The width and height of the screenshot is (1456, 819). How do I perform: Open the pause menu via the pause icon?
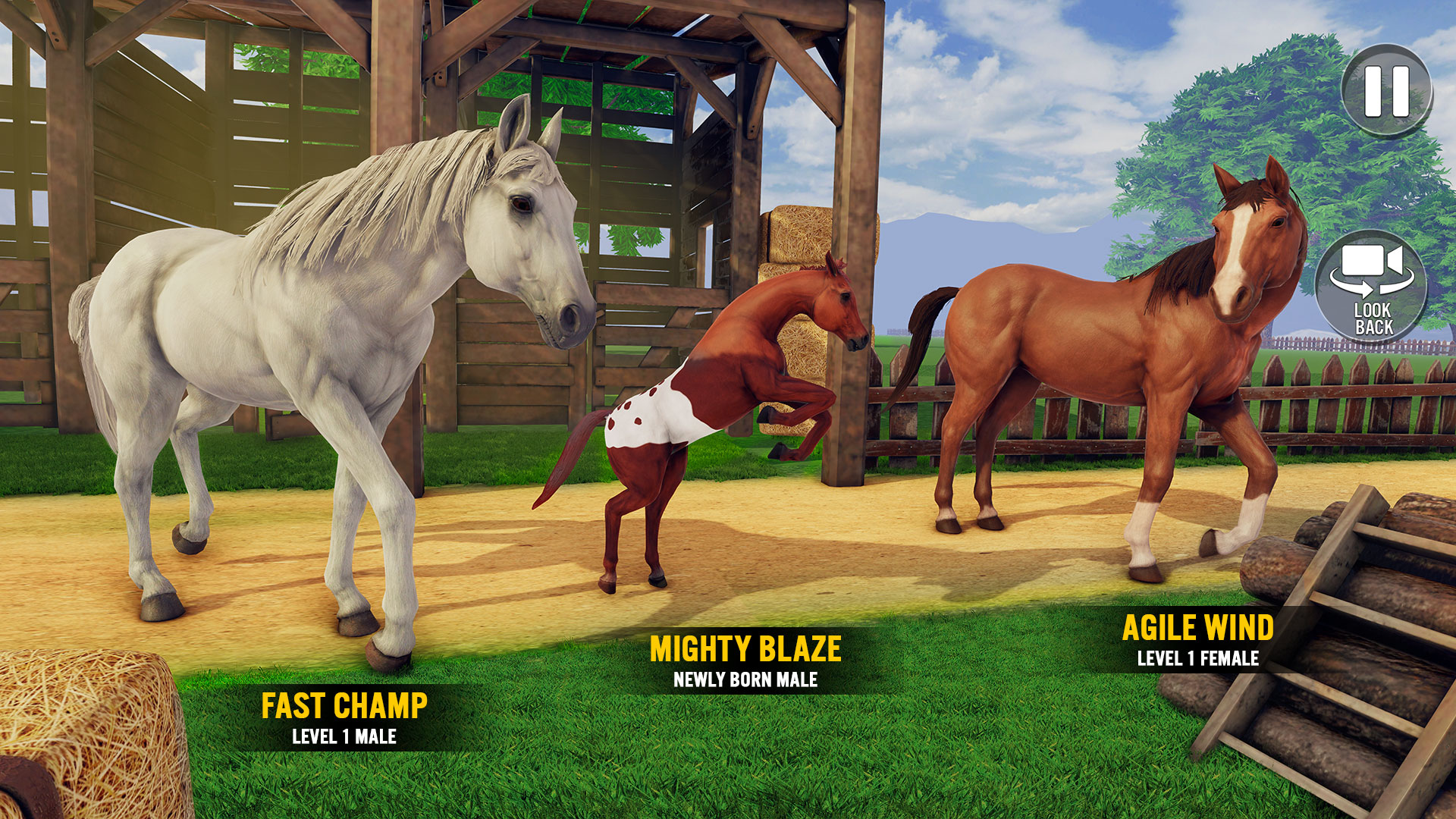point(1387,86)
